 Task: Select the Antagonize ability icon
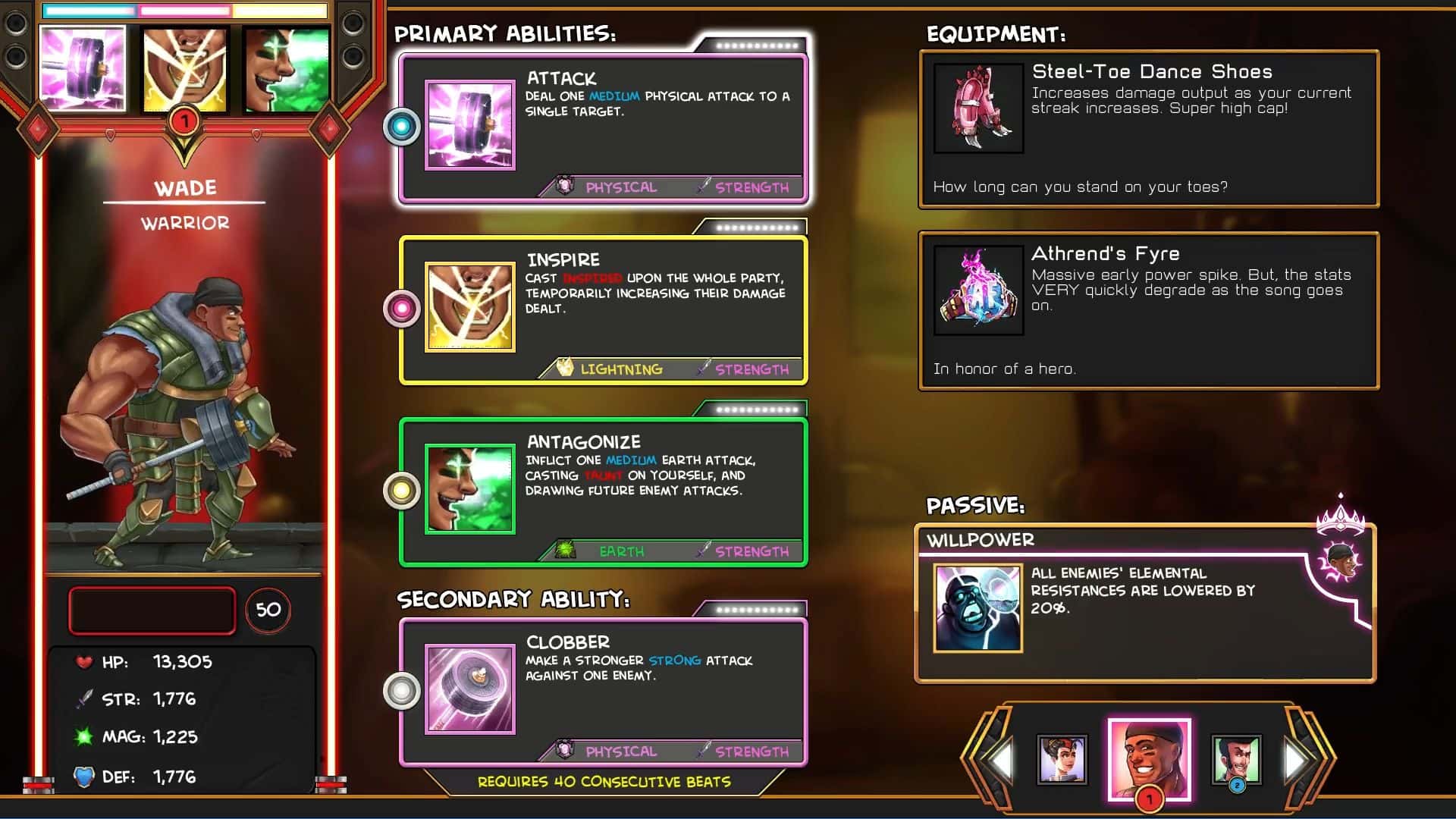469,489
